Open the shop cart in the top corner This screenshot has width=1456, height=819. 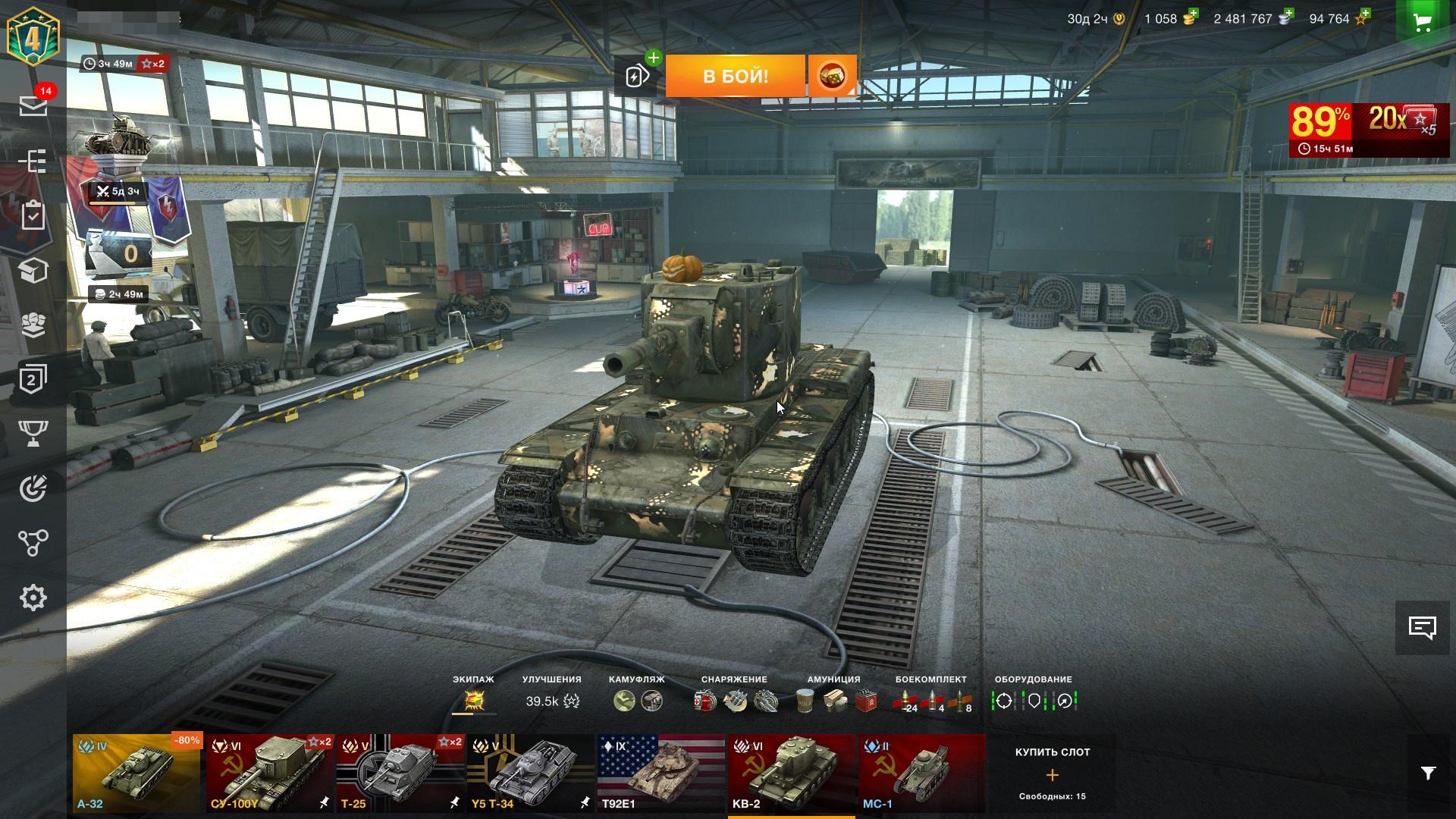1422,23
